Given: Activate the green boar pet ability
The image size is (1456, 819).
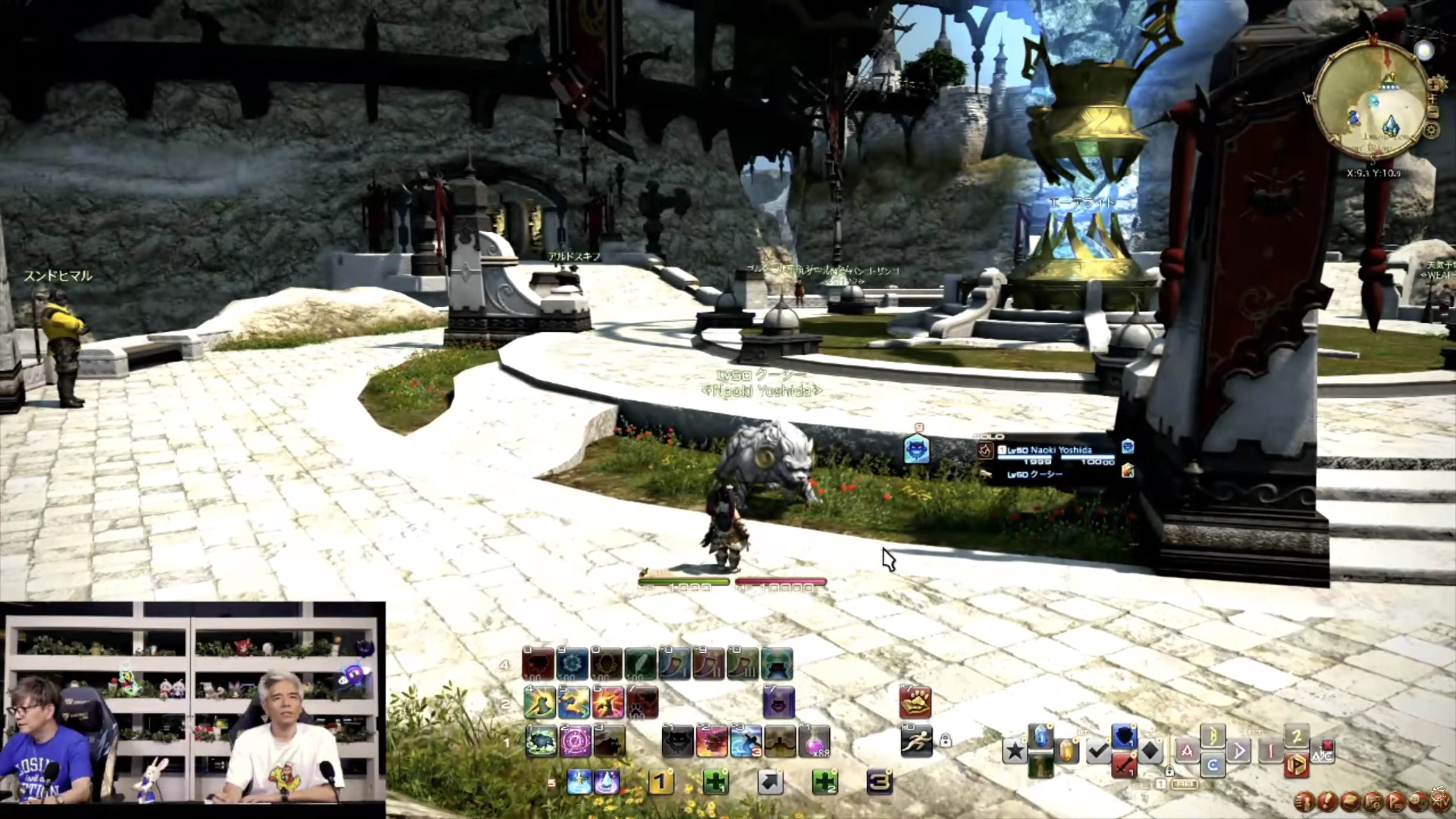Looking at the screenshot, I should click(x=541, y=741).
